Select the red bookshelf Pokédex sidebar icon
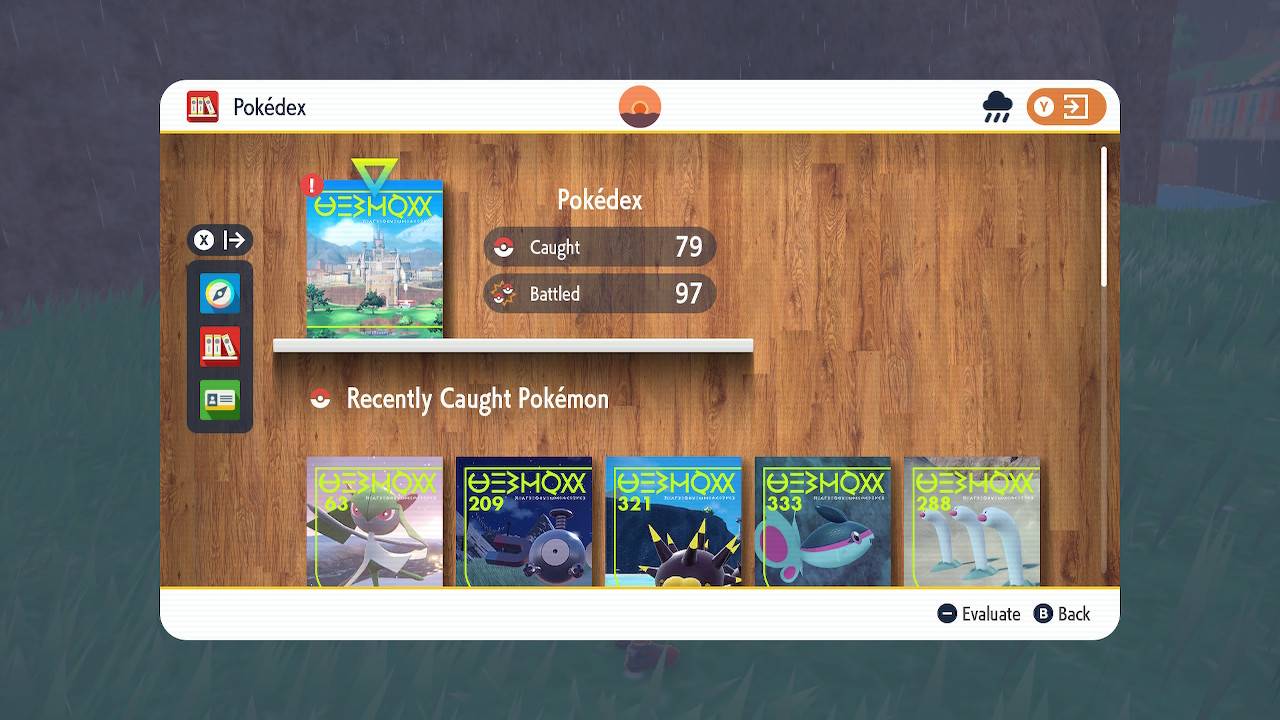 tap(220, 347)
